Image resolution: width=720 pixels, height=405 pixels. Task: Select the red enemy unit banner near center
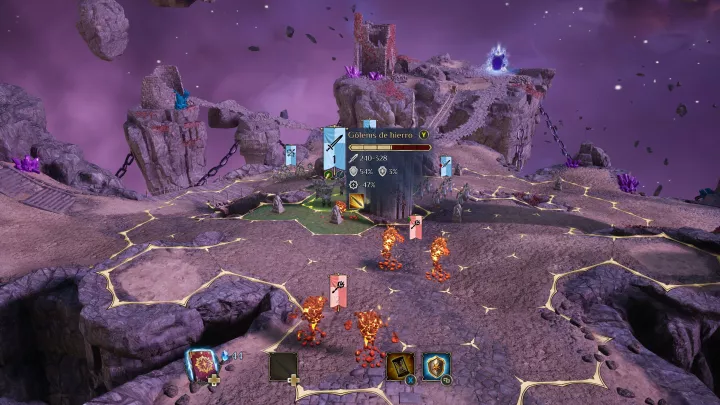point(416,227)
